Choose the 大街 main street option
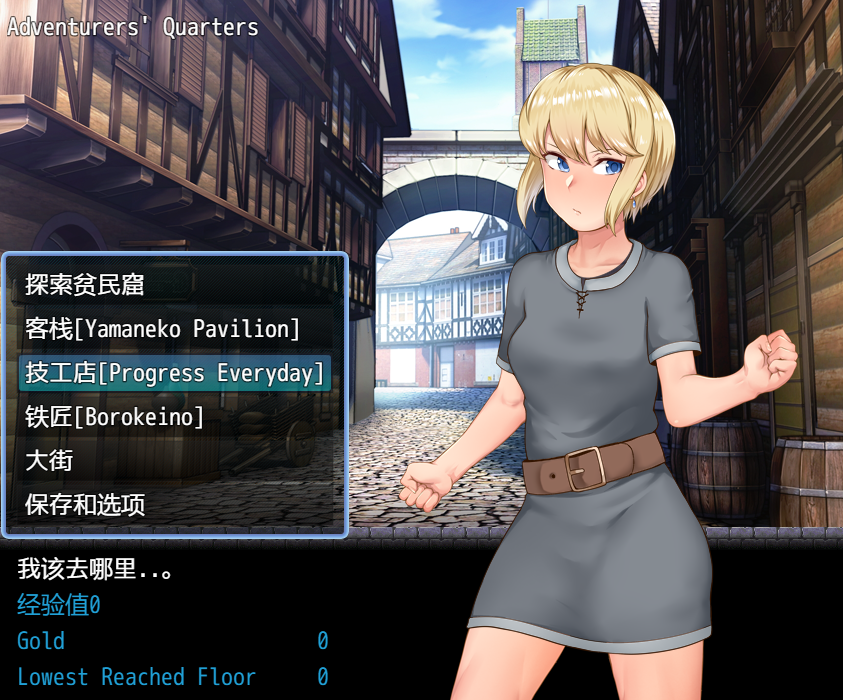 pyautogui.click(x=49, y=461)
